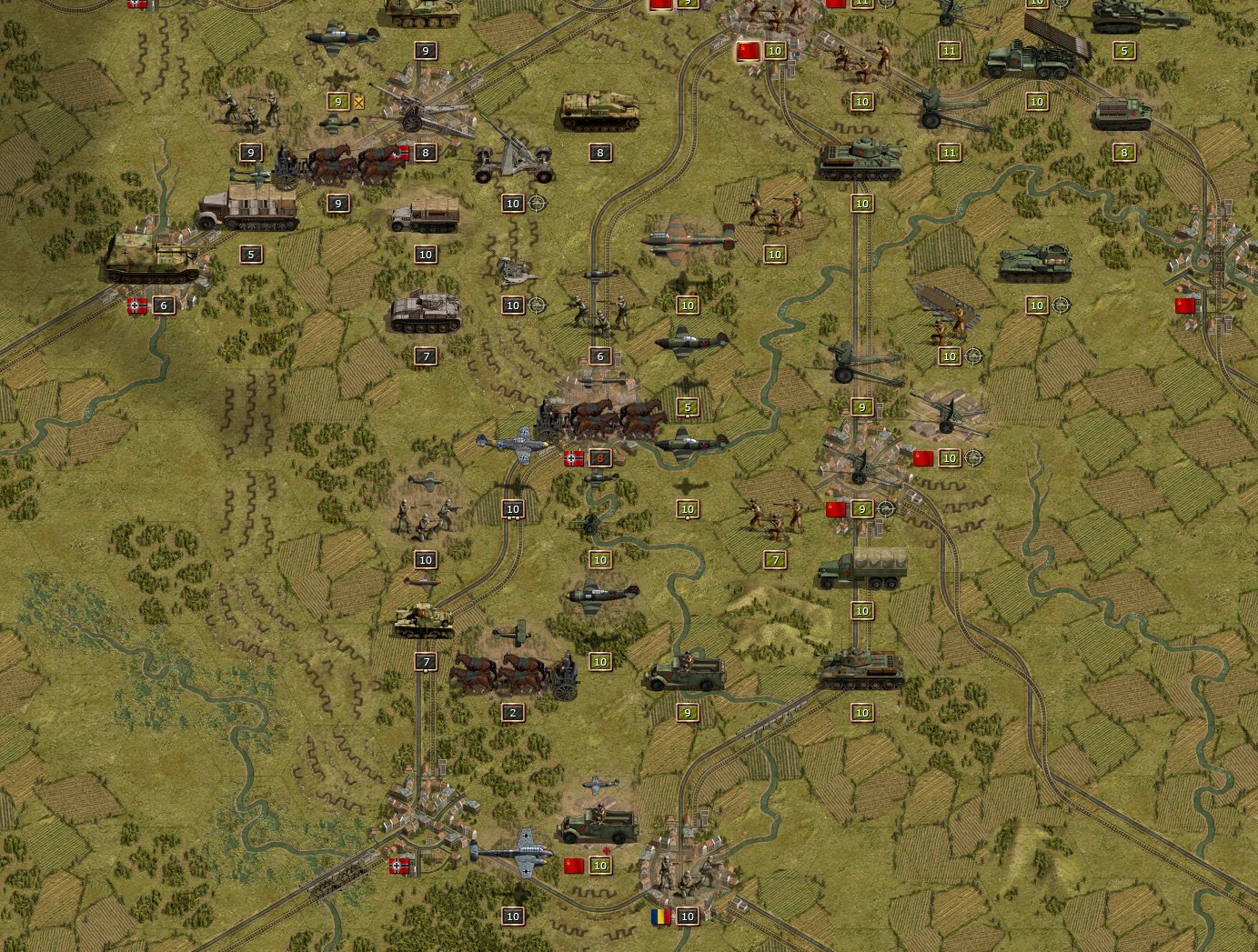The height and width of the screenshot is (952, 1258).
Task: Click the yellow low-ammo marker next to the 9 badge
Action: pyautogui.click(x=359, y=103)
